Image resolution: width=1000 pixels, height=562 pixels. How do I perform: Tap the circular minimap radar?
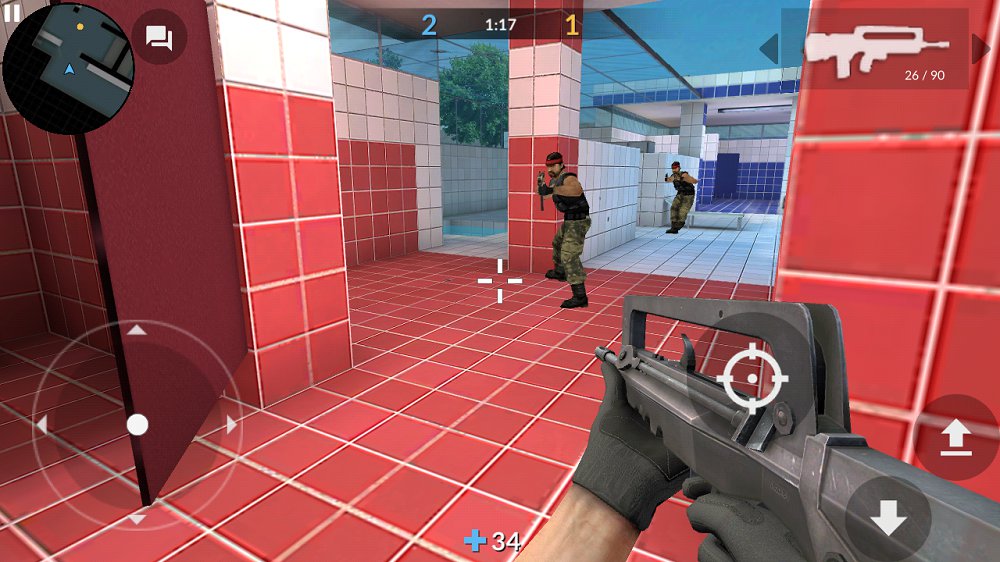tap(68, 68)
